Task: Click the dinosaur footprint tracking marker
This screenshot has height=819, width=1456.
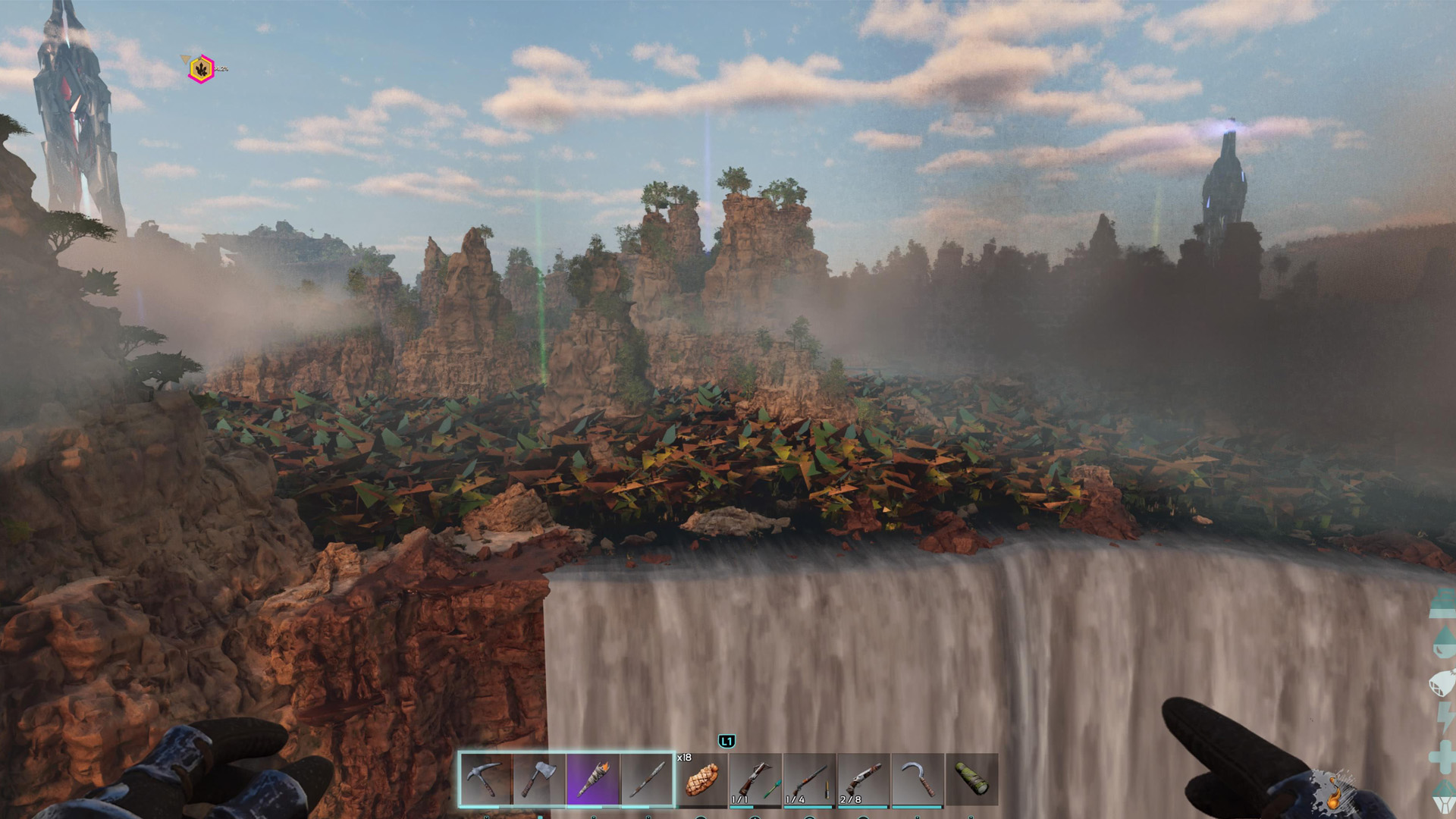Action: (201, 69)
